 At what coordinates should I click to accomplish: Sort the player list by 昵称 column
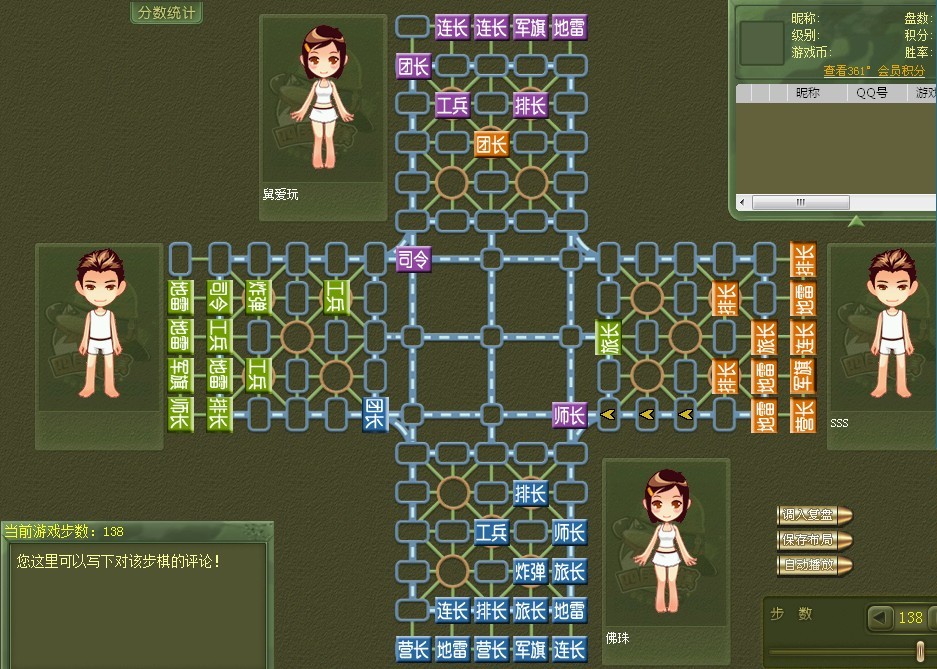pos(808,93)
